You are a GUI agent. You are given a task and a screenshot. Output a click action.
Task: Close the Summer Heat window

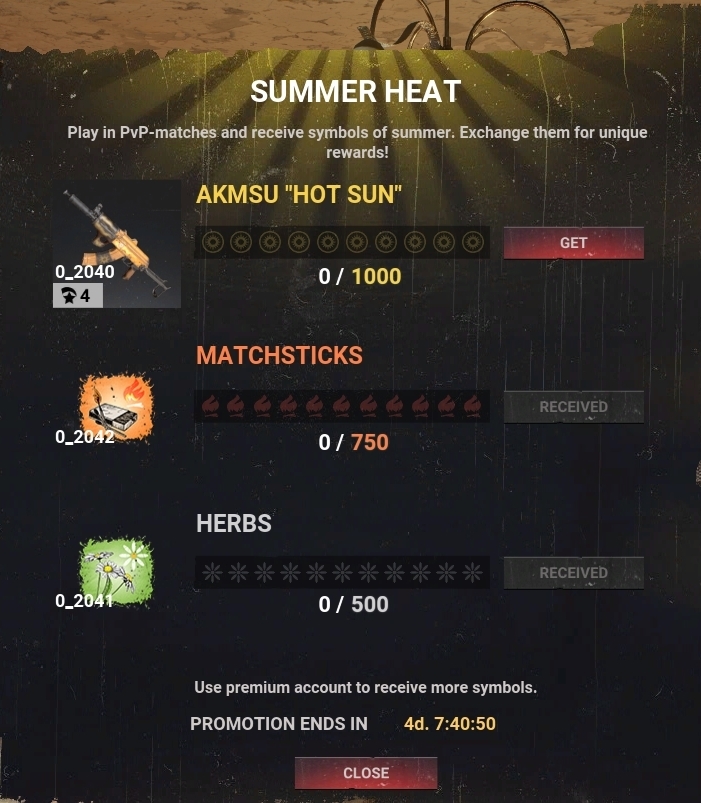366,773
